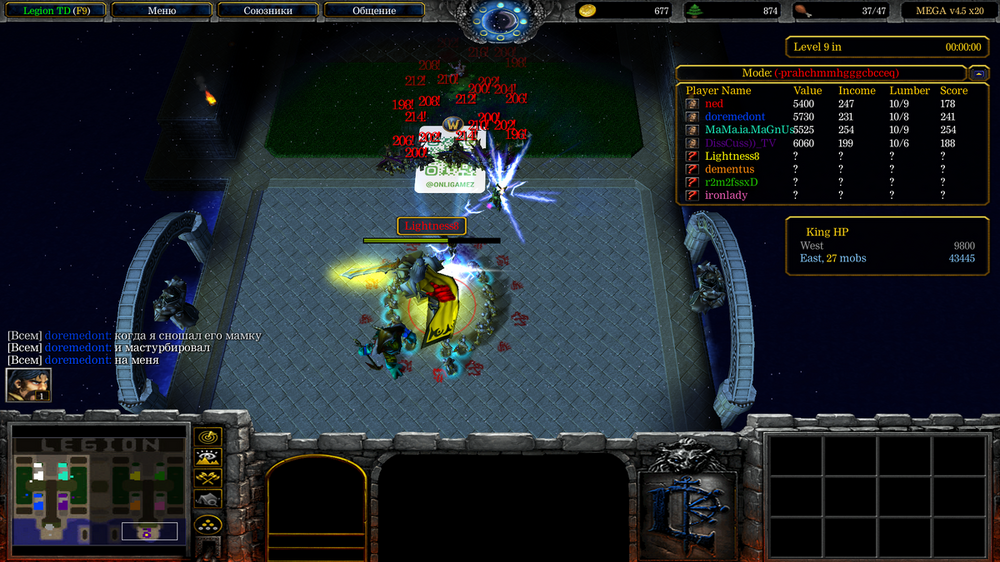Toggle ally color mode with crossed axes
The image size is (1000, 562).
208,479
